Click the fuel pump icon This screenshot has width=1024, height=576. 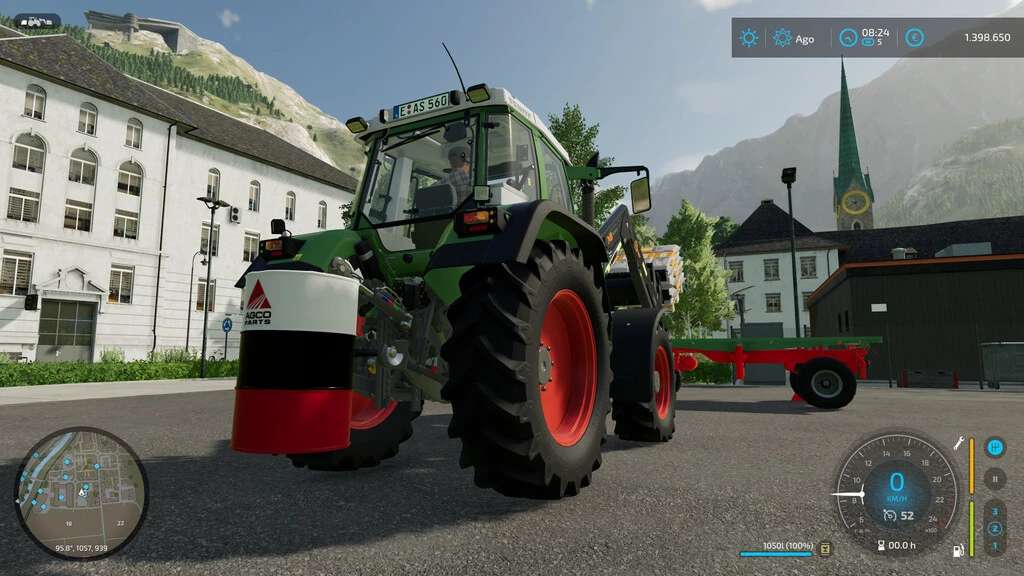pyautogui.click(x=958, y=550)
